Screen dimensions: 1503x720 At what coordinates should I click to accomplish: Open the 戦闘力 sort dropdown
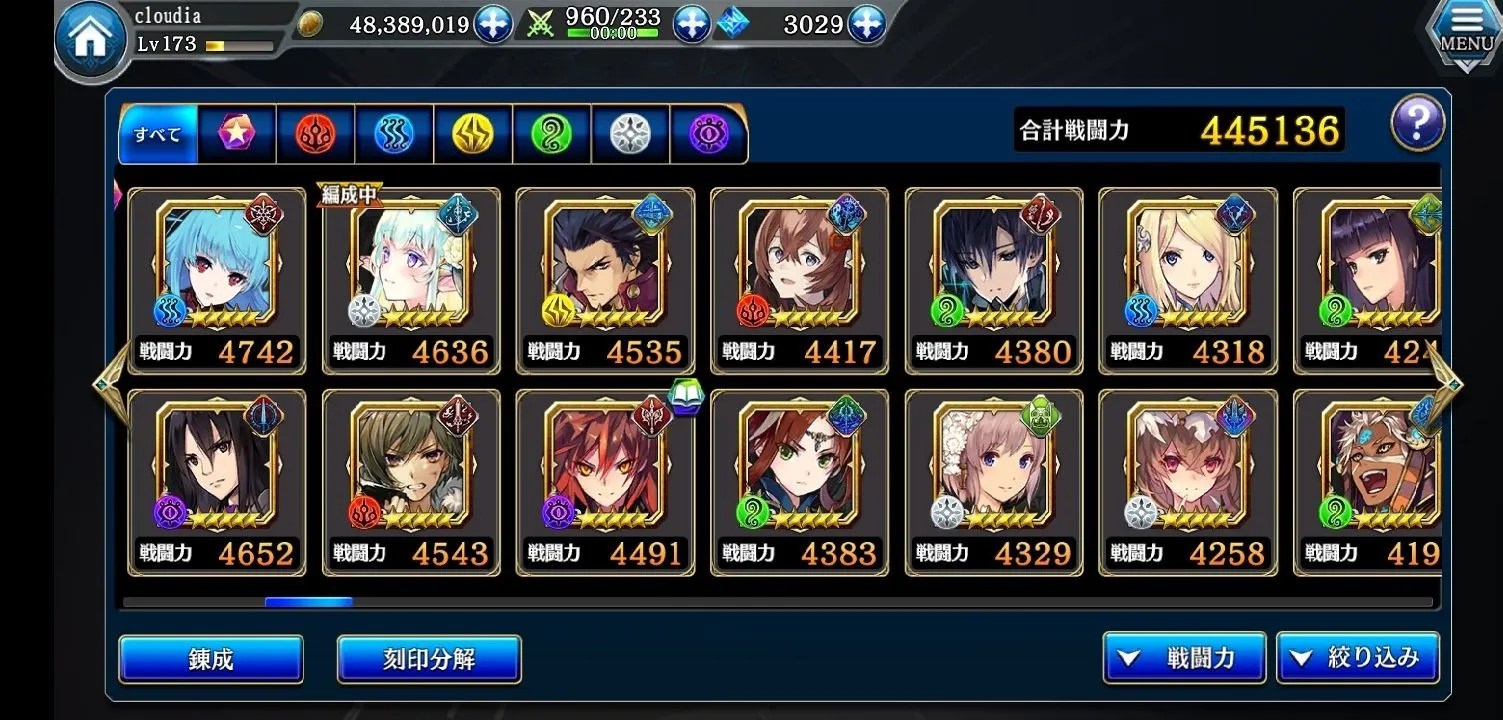point(1184,657)
